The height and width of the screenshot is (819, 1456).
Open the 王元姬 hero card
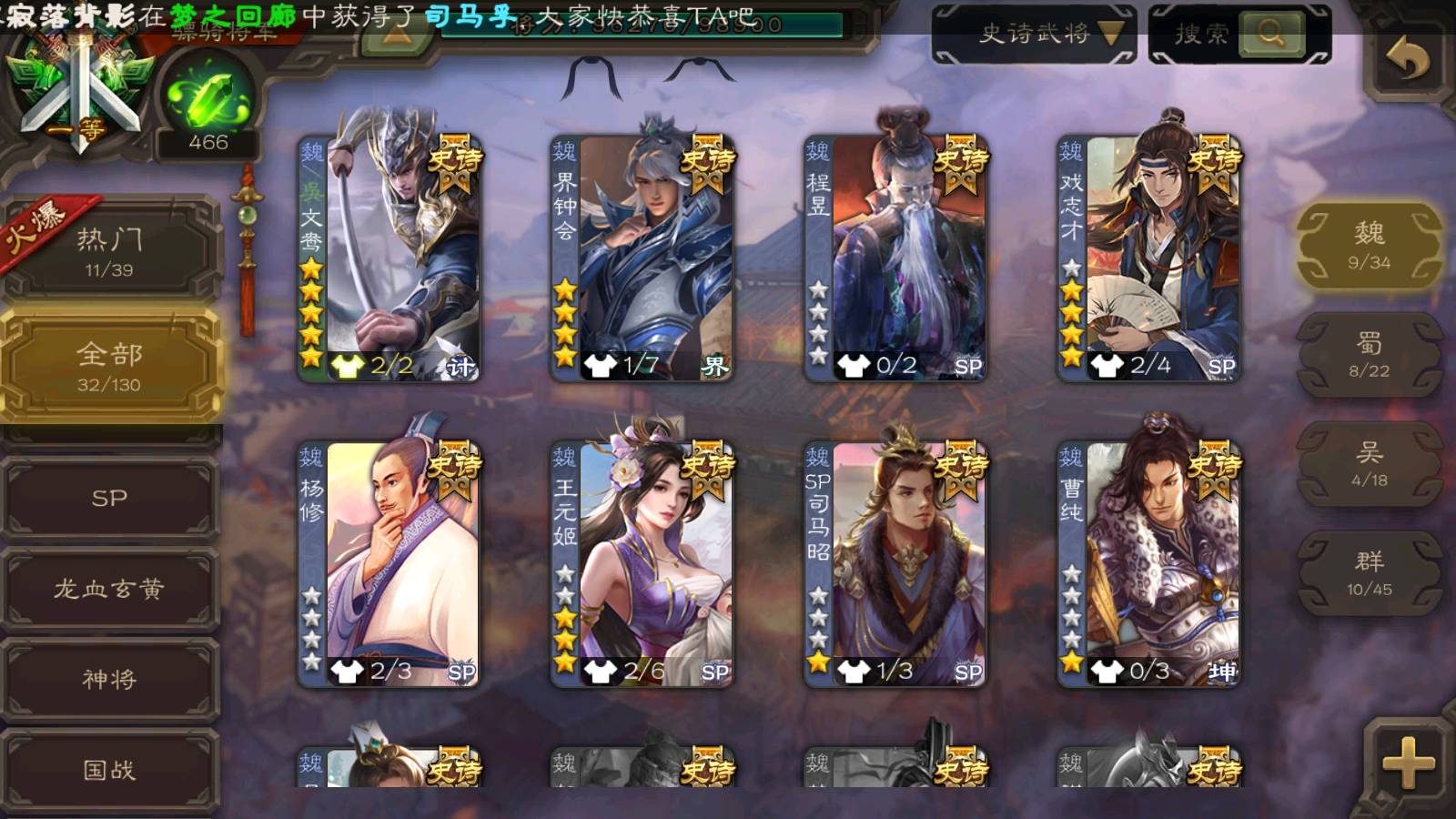coord(642,562)
